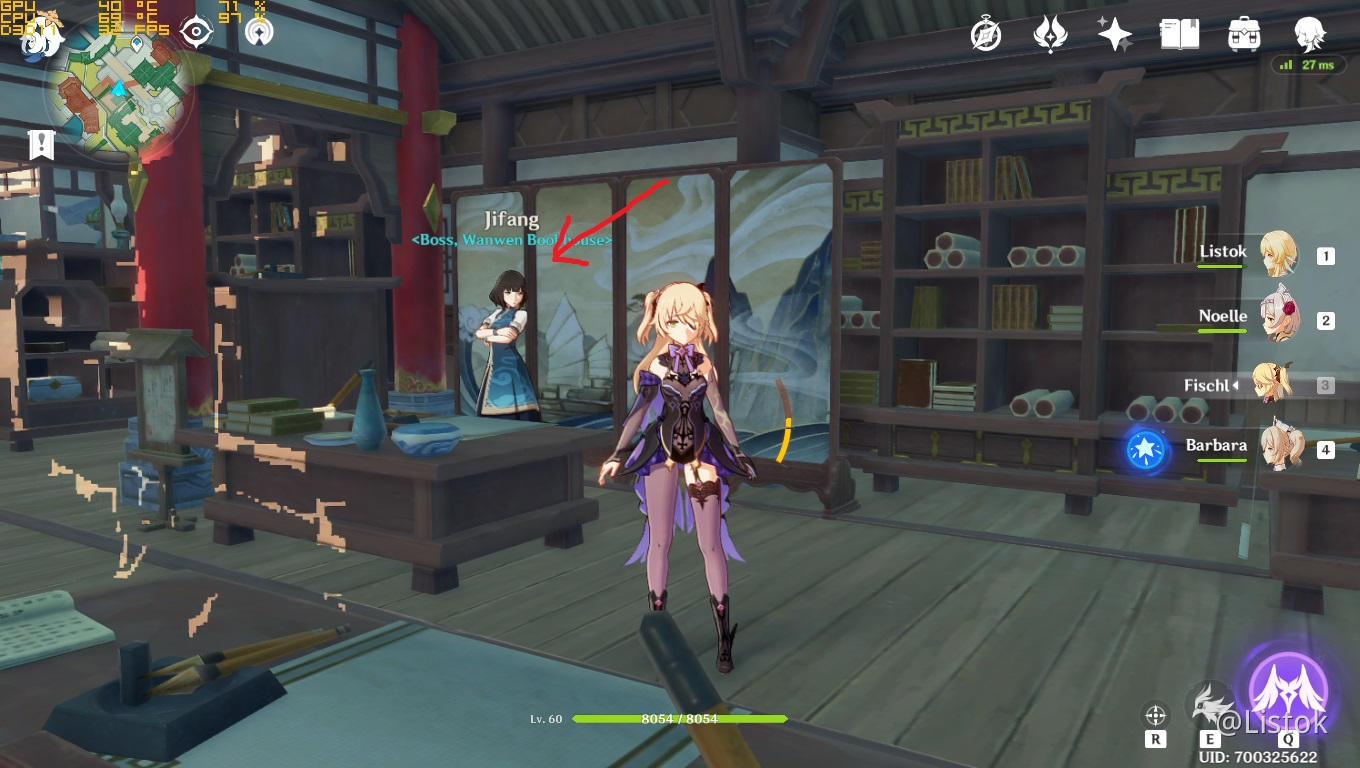Screen dimensions: 1360x768
Task: Open the compass events icon
Action: click(986, 35)
